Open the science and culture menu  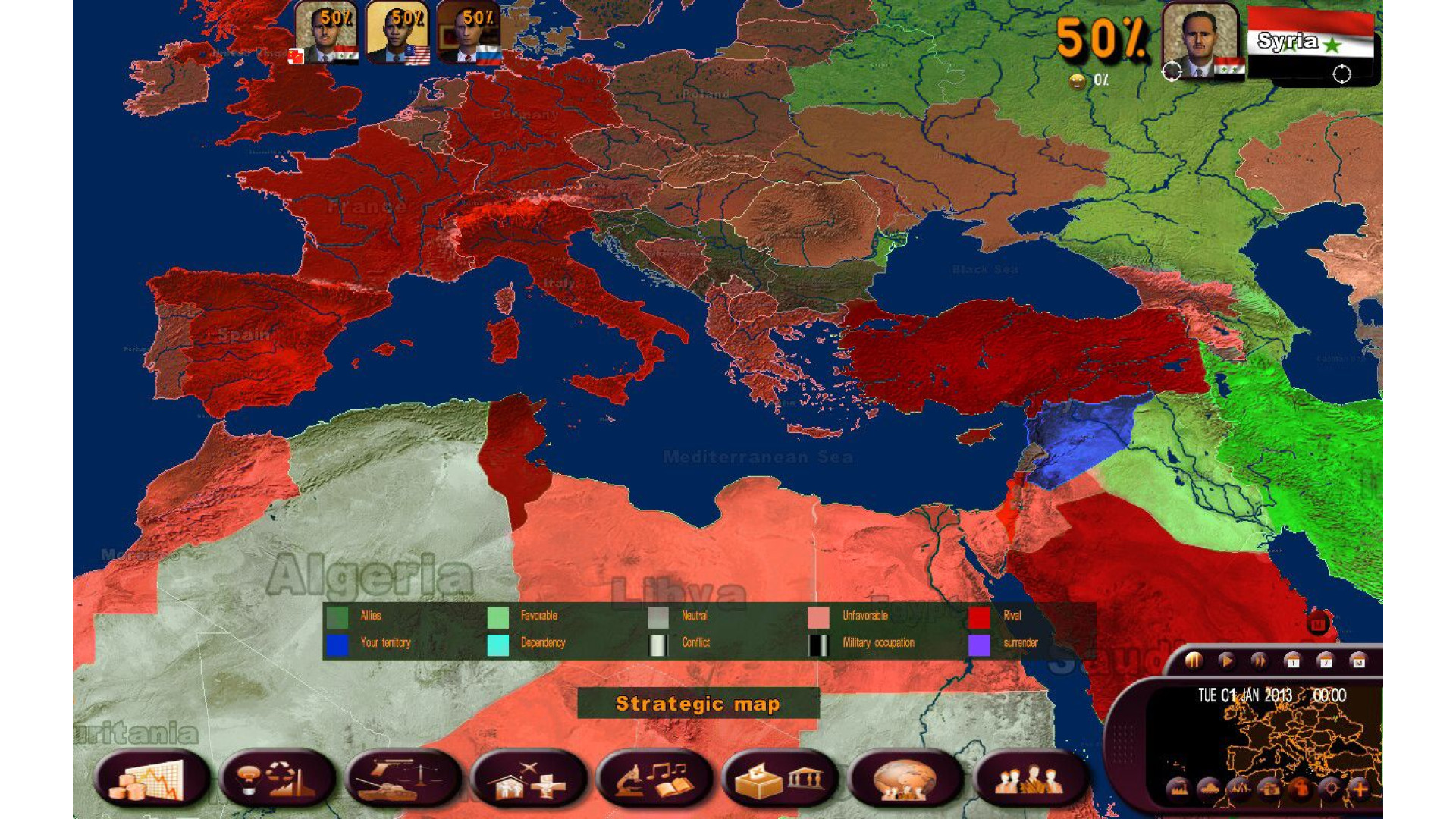click(x=655, y=780)
